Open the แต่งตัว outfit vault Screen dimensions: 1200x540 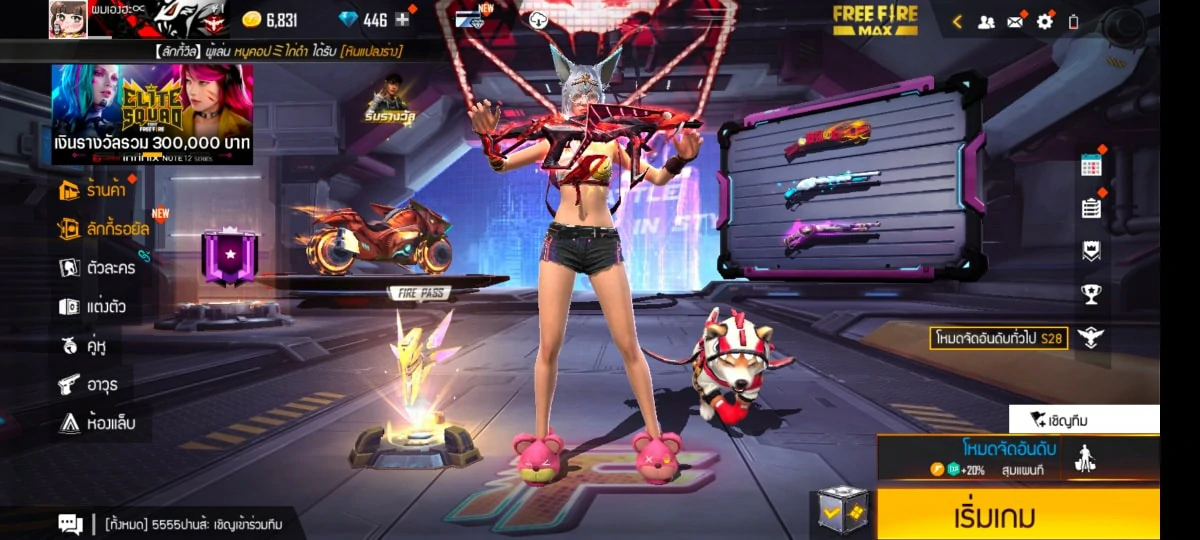92,307
